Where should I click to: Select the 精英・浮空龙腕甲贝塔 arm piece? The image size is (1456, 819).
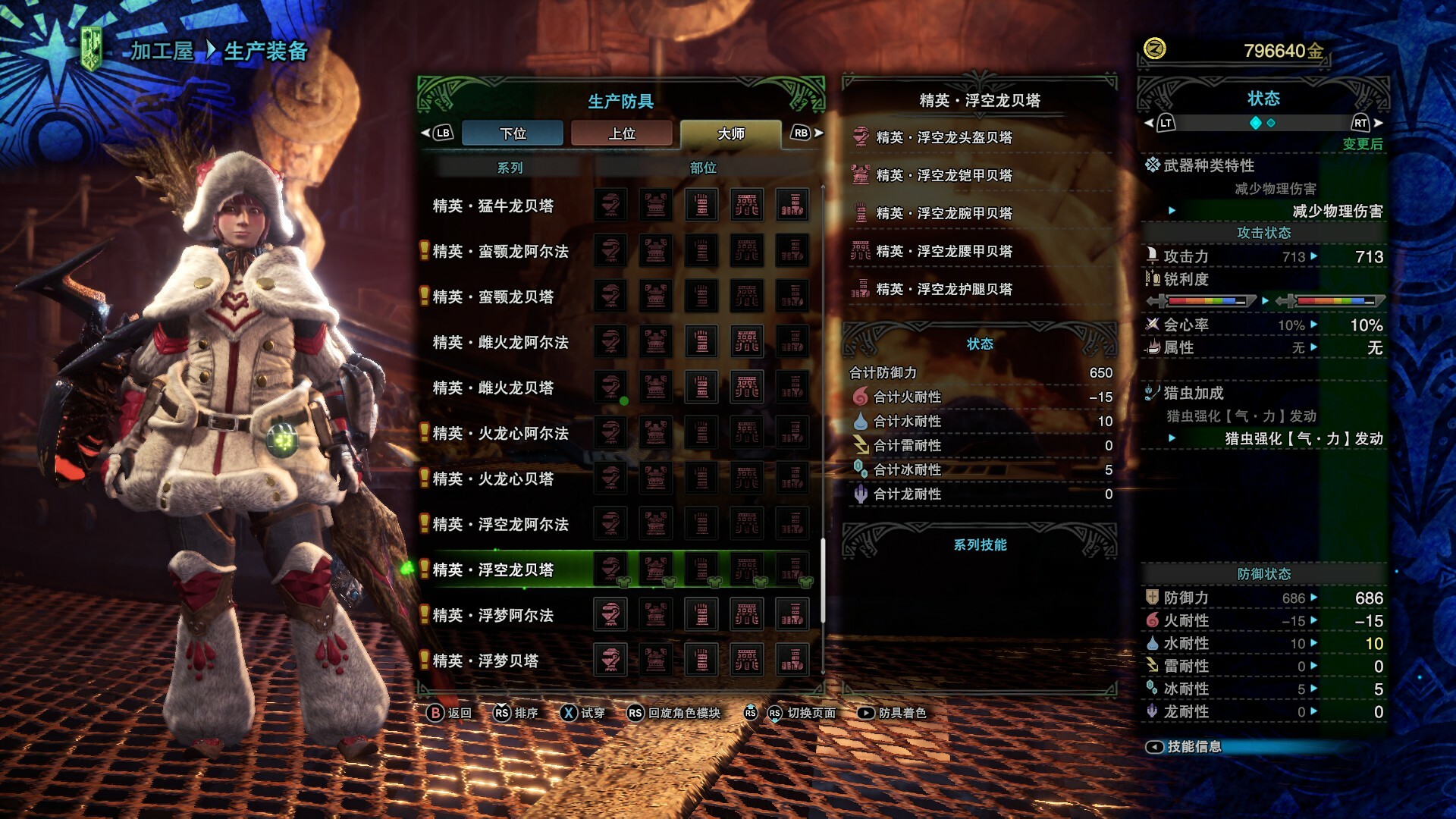[944, 214]
